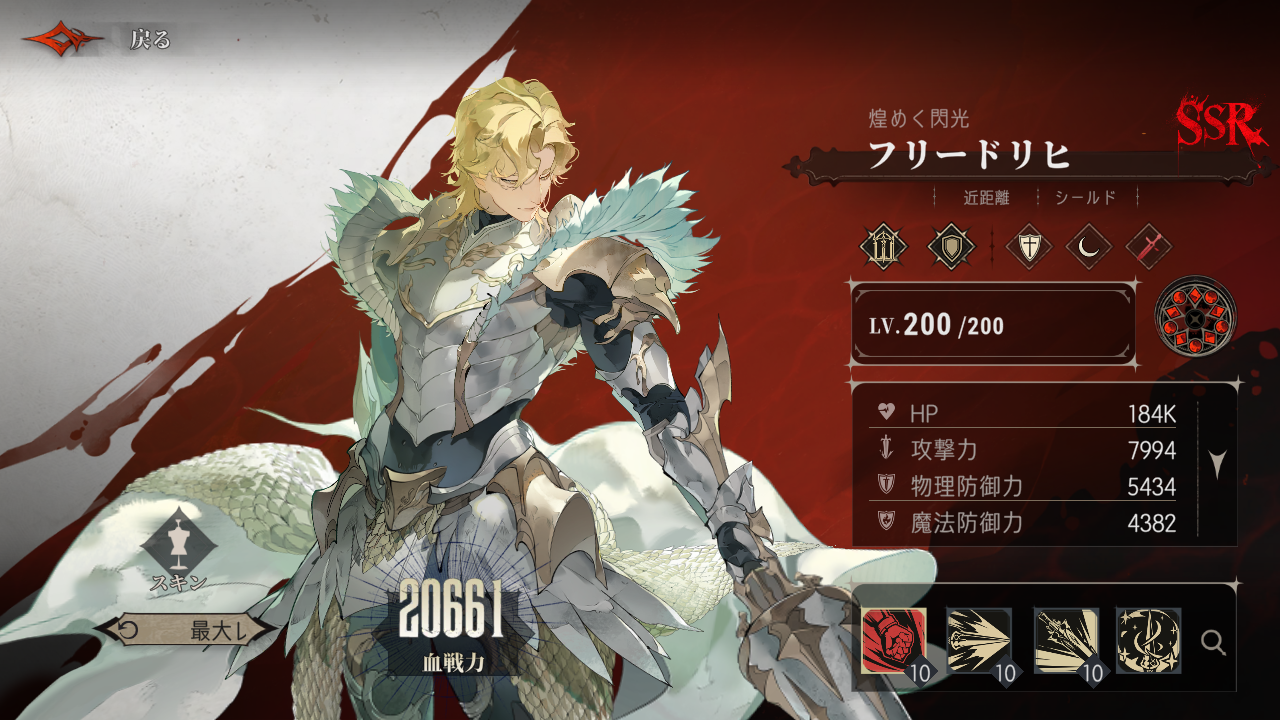Image resolution: width=1280 pixels, height=720 pixels.
Task: Select the crescent moon sword skill icon
Action: pos(1148,640)
